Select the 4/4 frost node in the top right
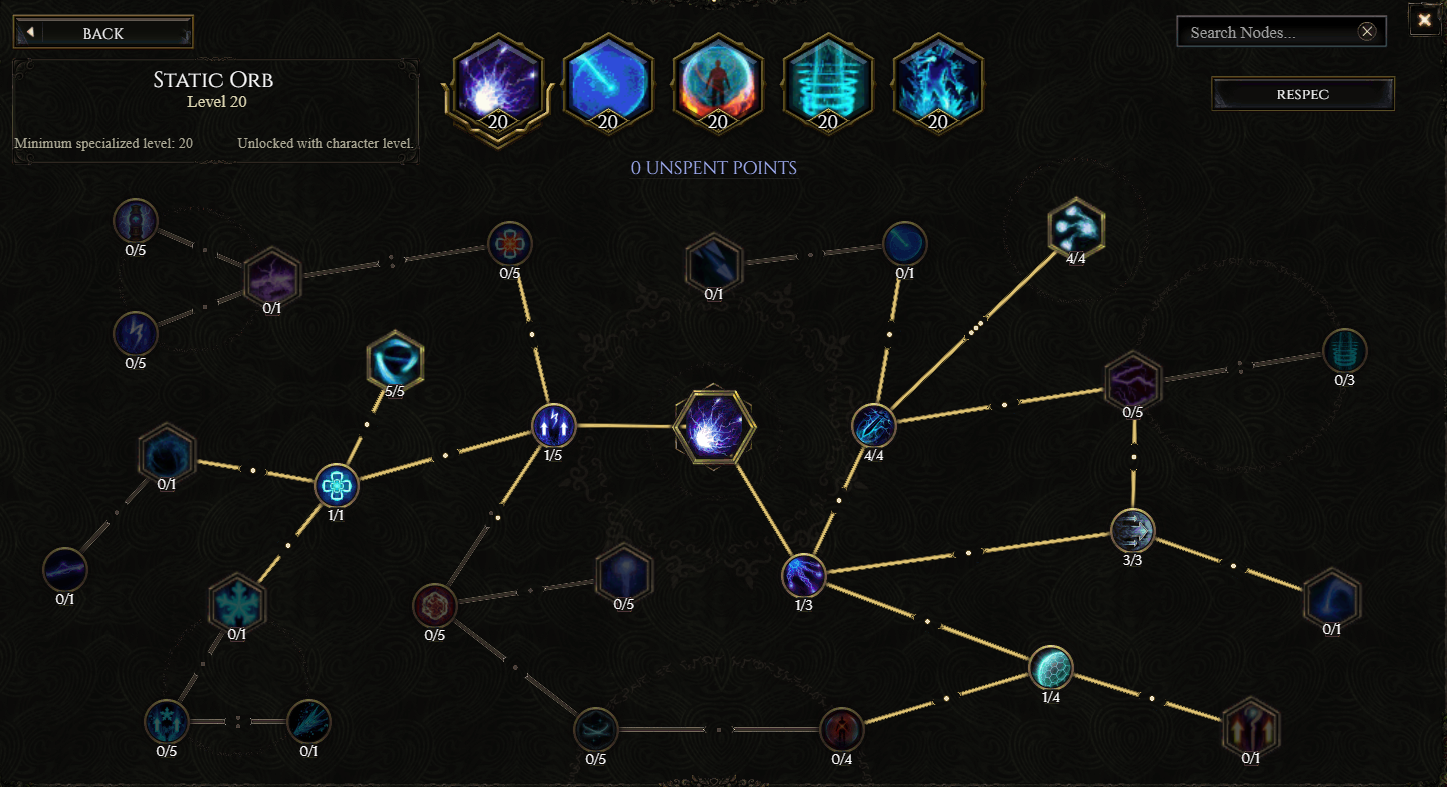Viewport: 1447px width, 787px height. [x=1075, y=225]
